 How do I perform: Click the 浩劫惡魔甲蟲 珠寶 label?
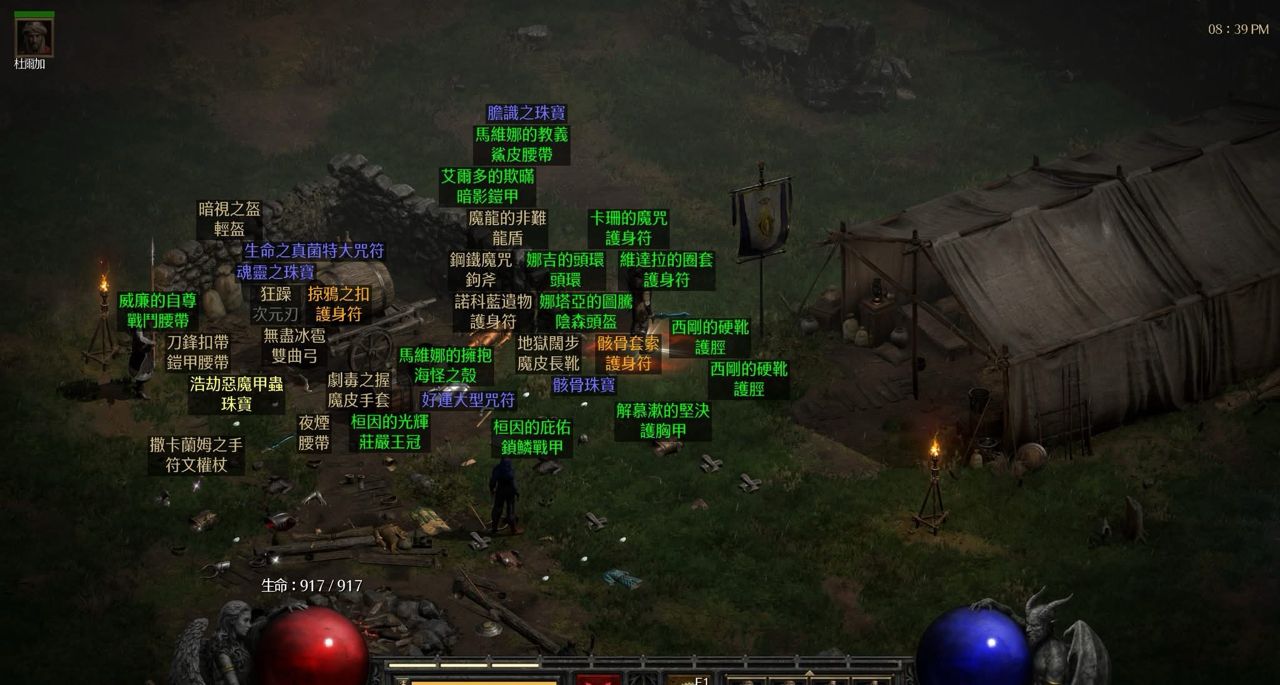[x=237, y=393]
